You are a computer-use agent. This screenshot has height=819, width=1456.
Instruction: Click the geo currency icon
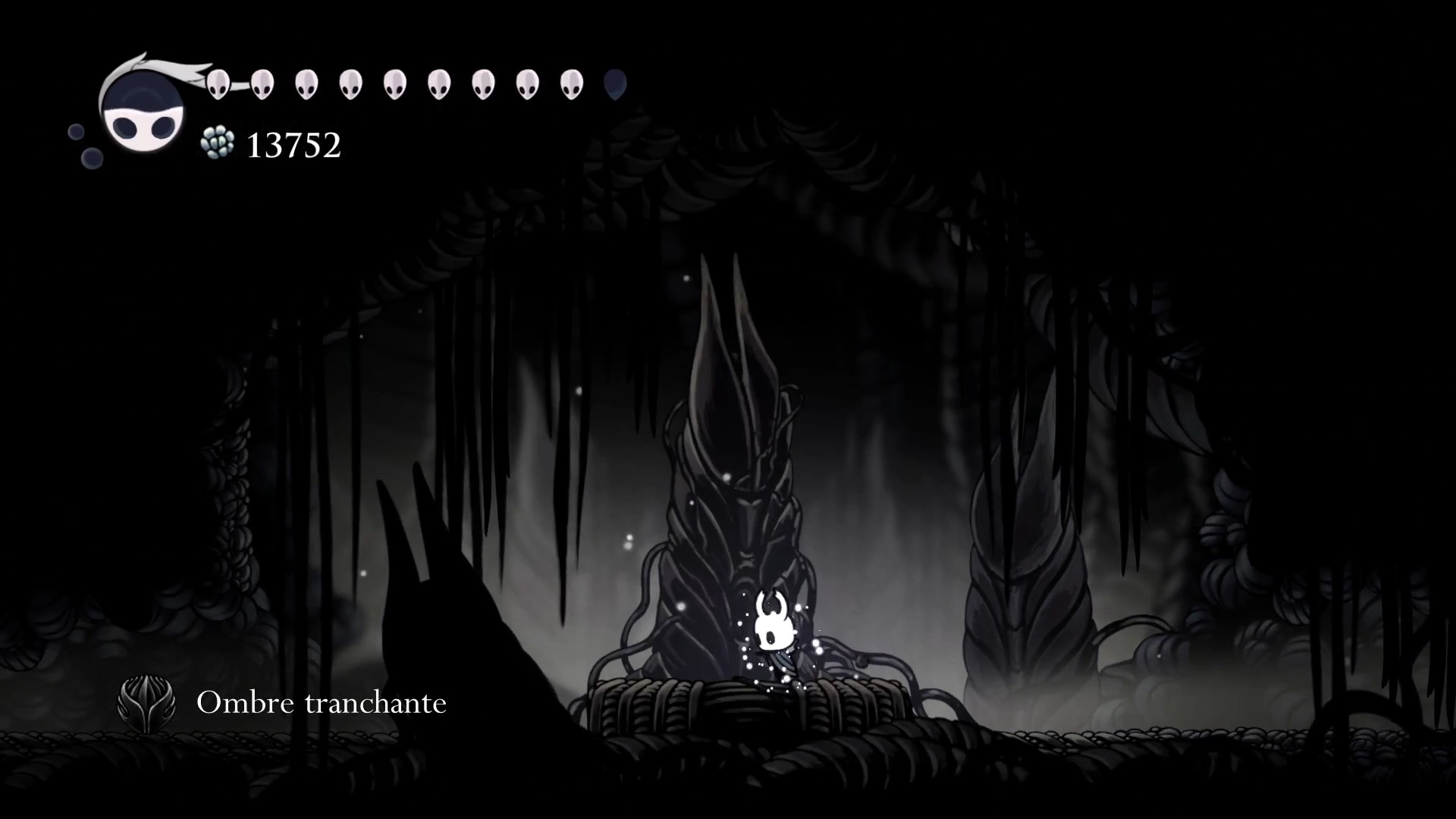pos(218,143)
